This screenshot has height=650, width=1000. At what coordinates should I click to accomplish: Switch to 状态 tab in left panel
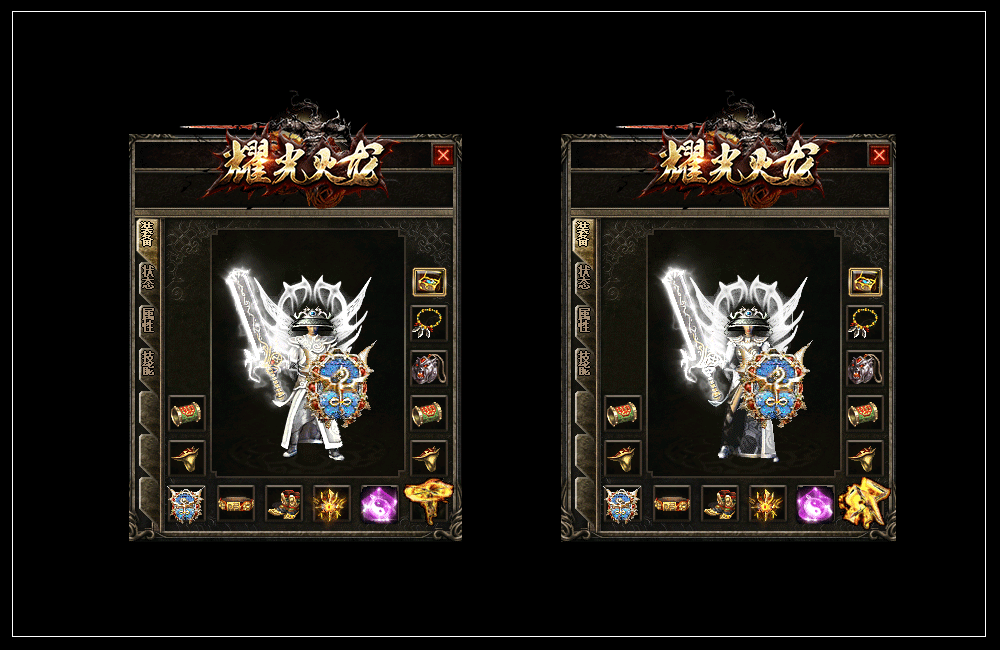pyautogui.click(x=148, y=278)
